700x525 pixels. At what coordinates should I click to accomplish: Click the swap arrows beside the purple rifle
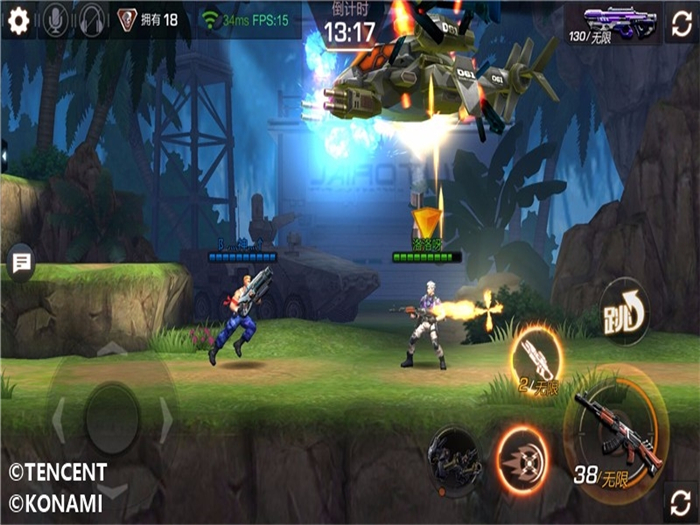[x=680, y=22]
